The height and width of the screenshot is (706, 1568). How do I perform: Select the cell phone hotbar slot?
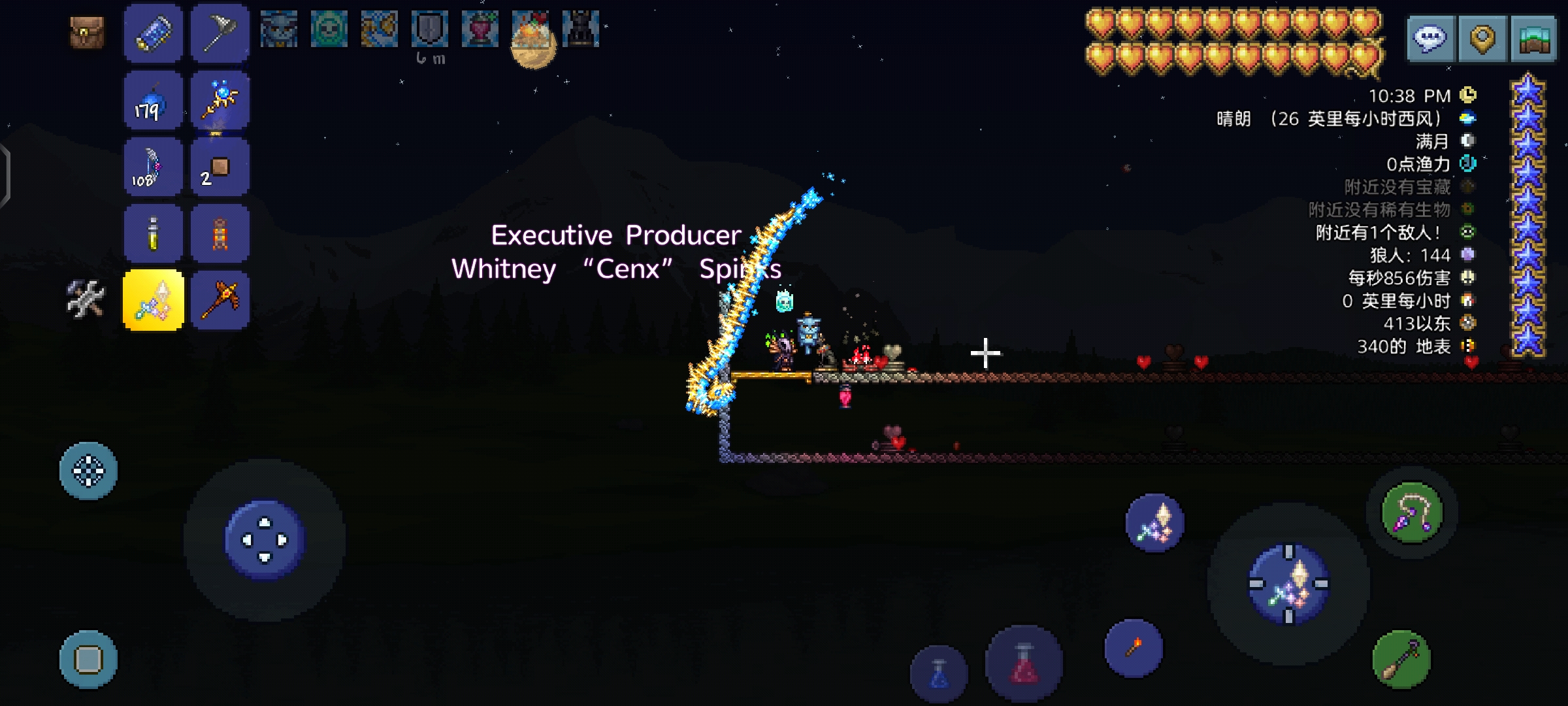tap(154, 33)
